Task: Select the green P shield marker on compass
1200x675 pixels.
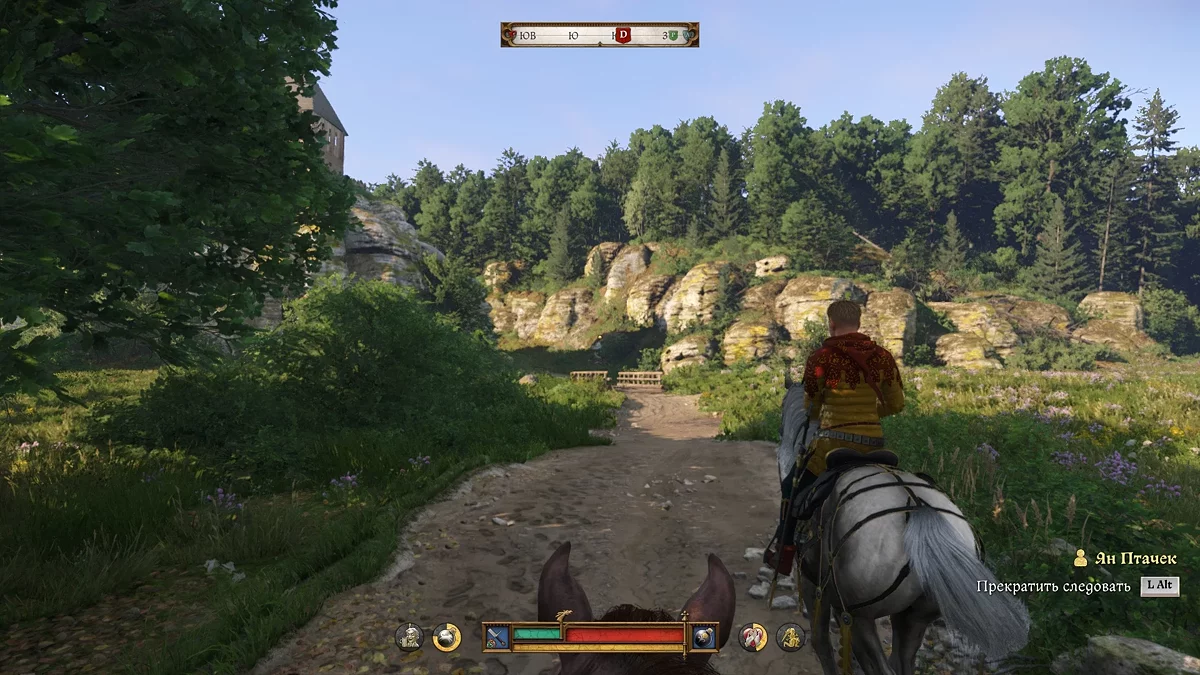Action: [x=673, y=35]
